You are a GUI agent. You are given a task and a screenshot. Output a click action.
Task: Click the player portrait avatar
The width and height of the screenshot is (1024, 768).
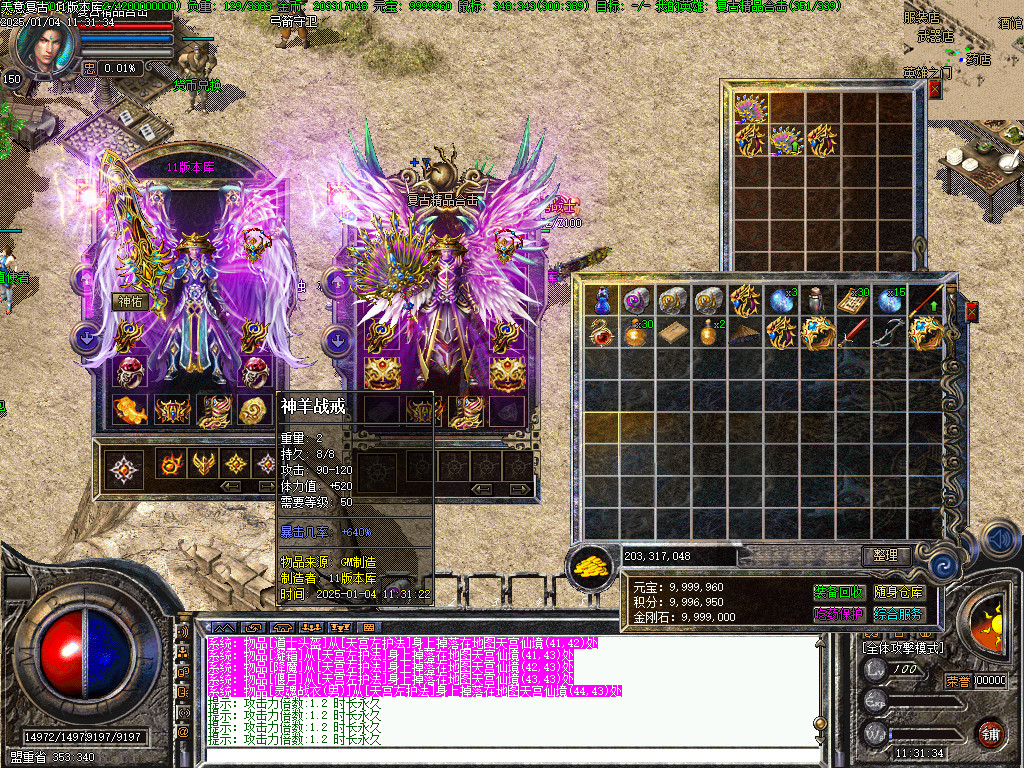coord(42,45)
